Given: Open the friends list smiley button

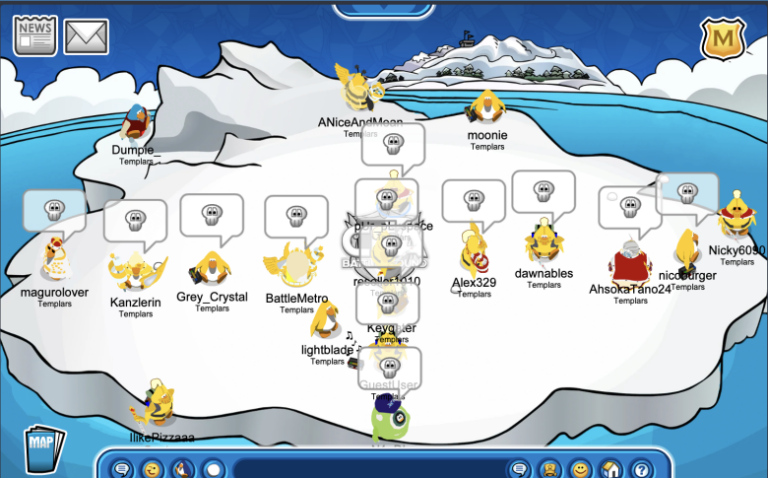Looking at the screenshot, I should click(x=580, y=469).
